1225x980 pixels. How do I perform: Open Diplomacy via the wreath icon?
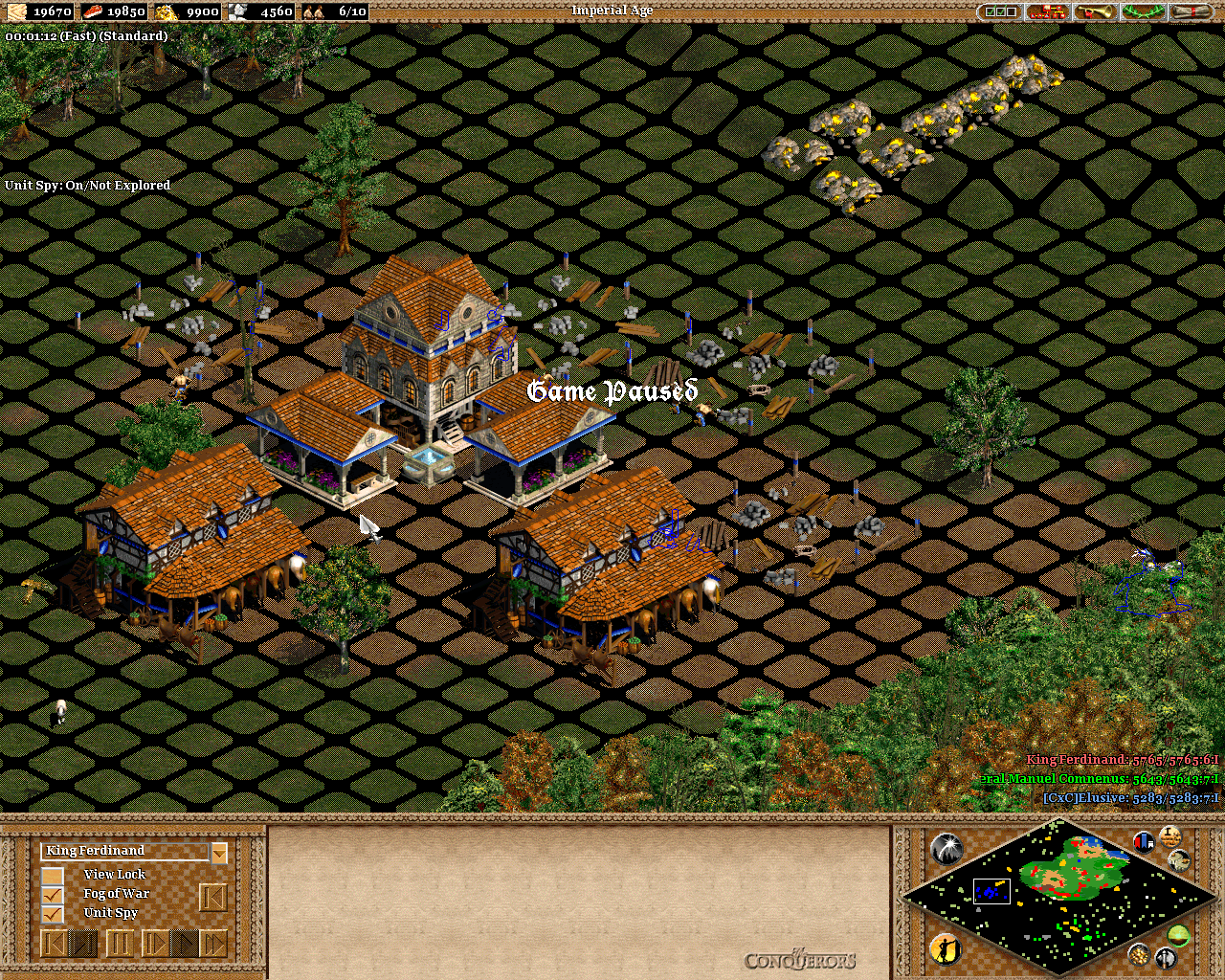point(1143,11)
